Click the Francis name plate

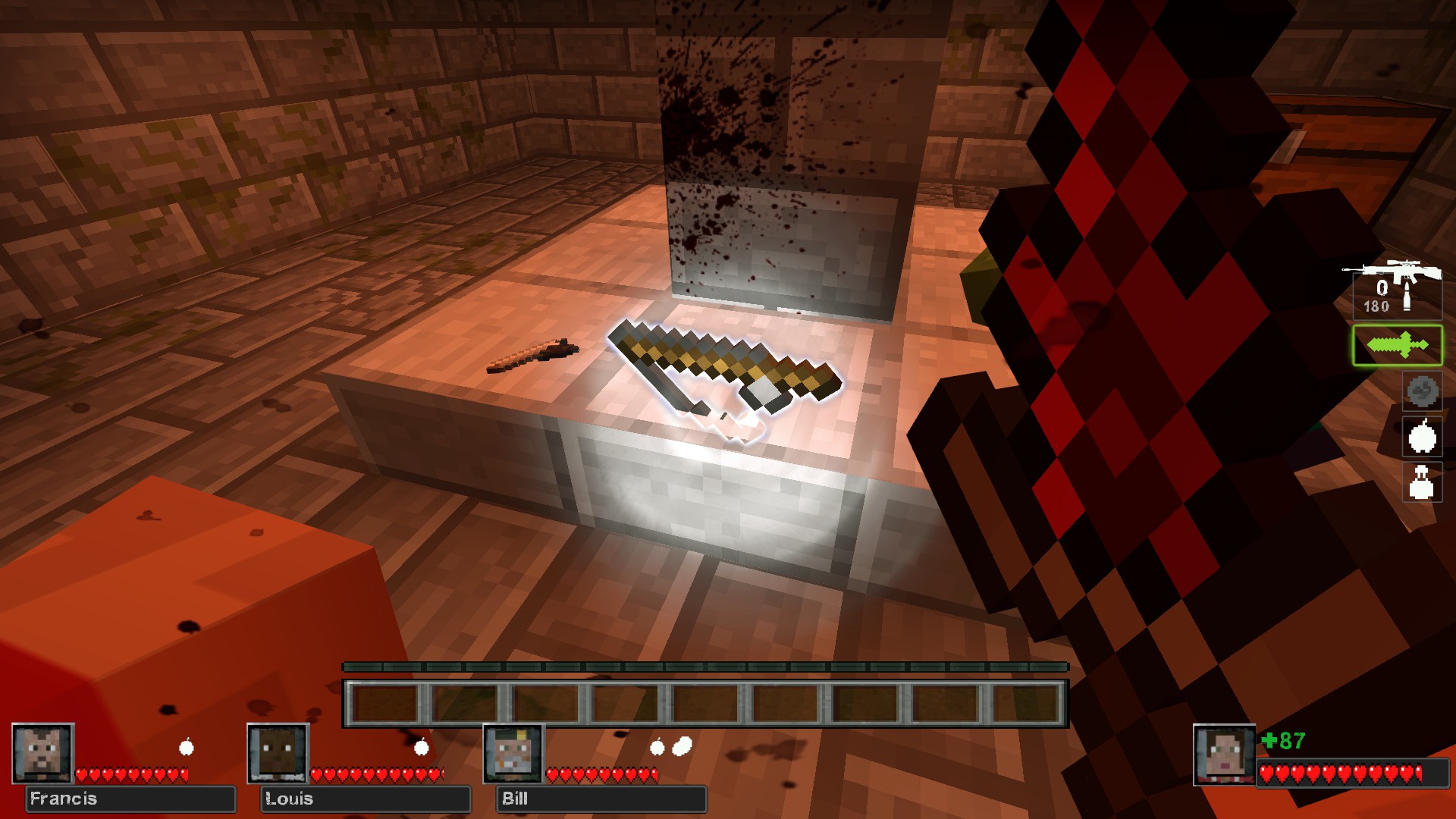click(130, 799)
